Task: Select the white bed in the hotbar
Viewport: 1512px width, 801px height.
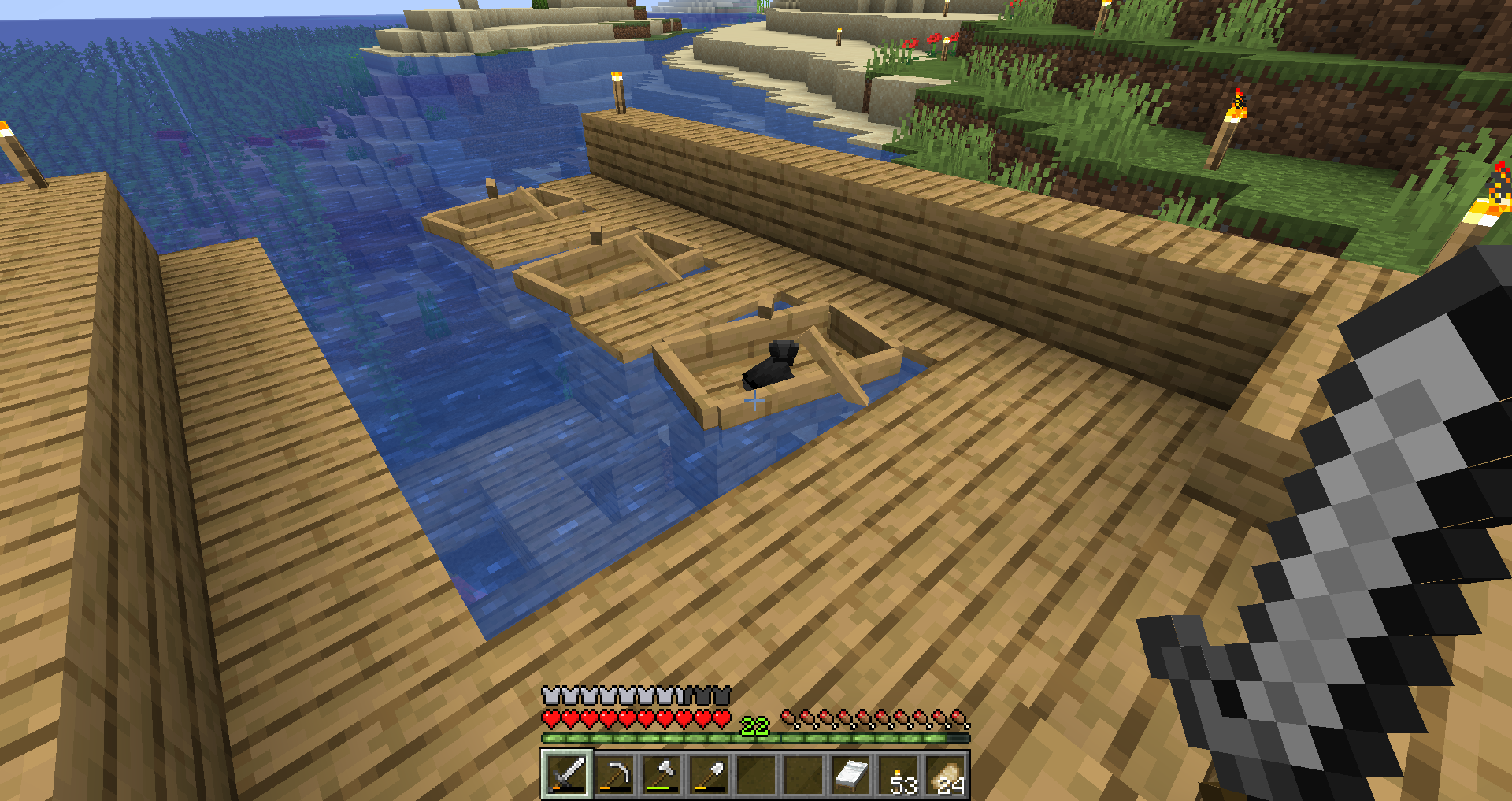Action: pos(851,773)
